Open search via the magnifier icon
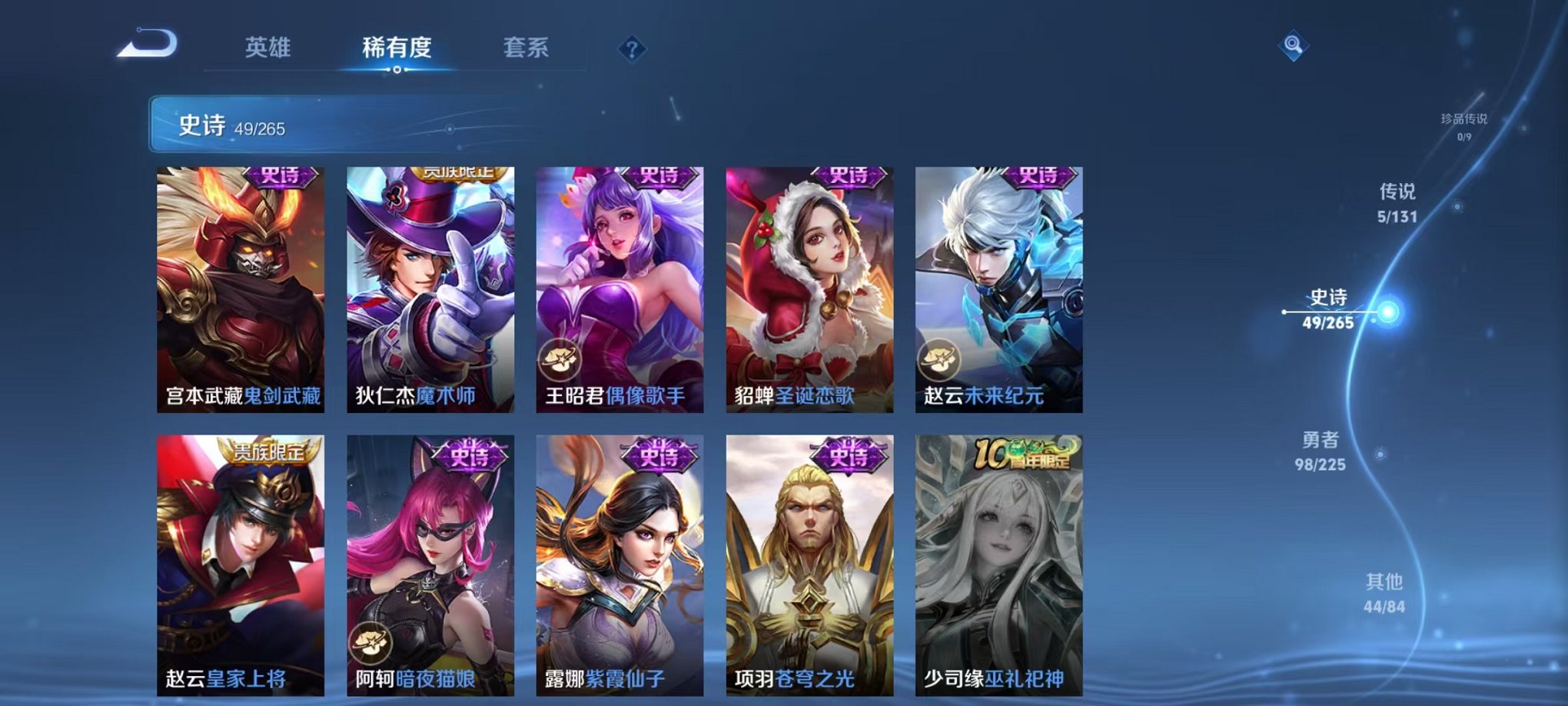 tap(1295, 46)
